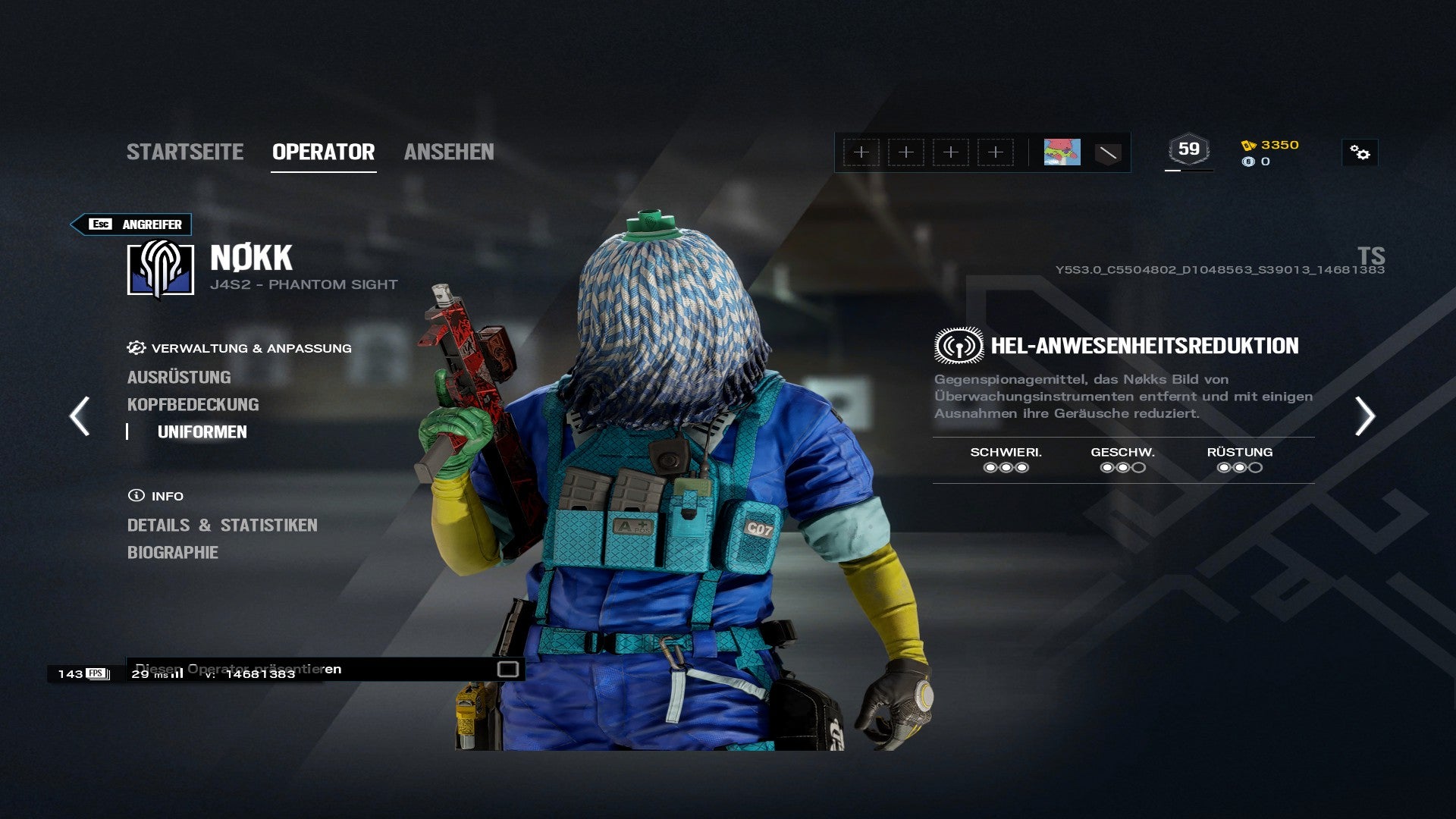Image resolution: width=1456 pixels, height=819 pixels.
Task: Select the Uniformen menu entry
Action: 202,431
